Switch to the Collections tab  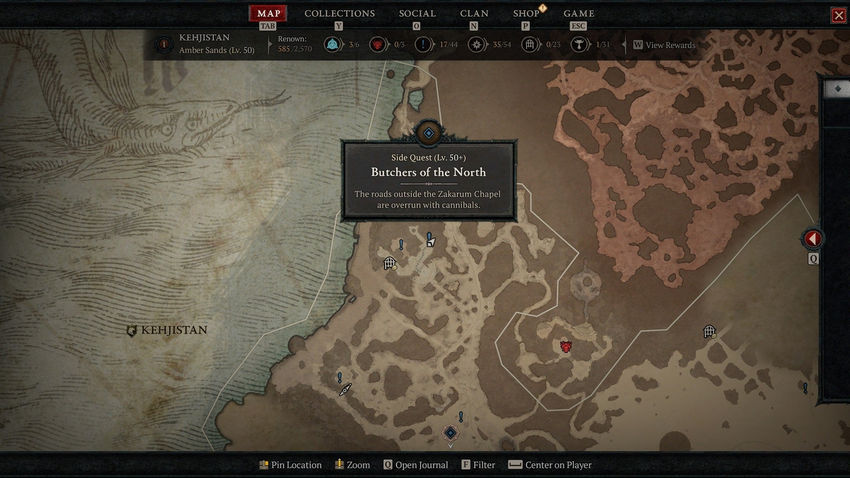tap(339, 14)
